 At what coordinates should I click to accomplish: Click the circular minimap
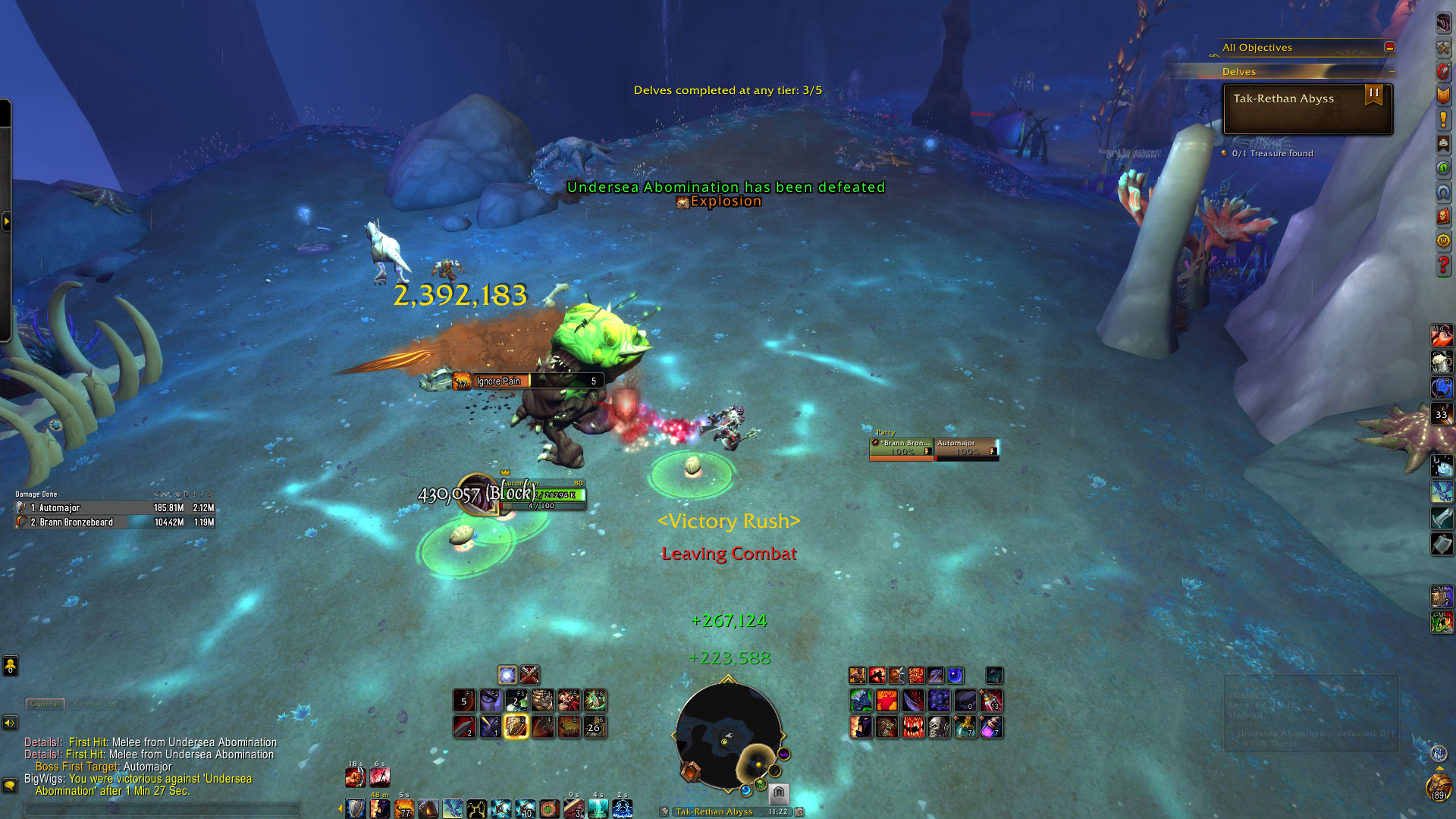point(728,736)
